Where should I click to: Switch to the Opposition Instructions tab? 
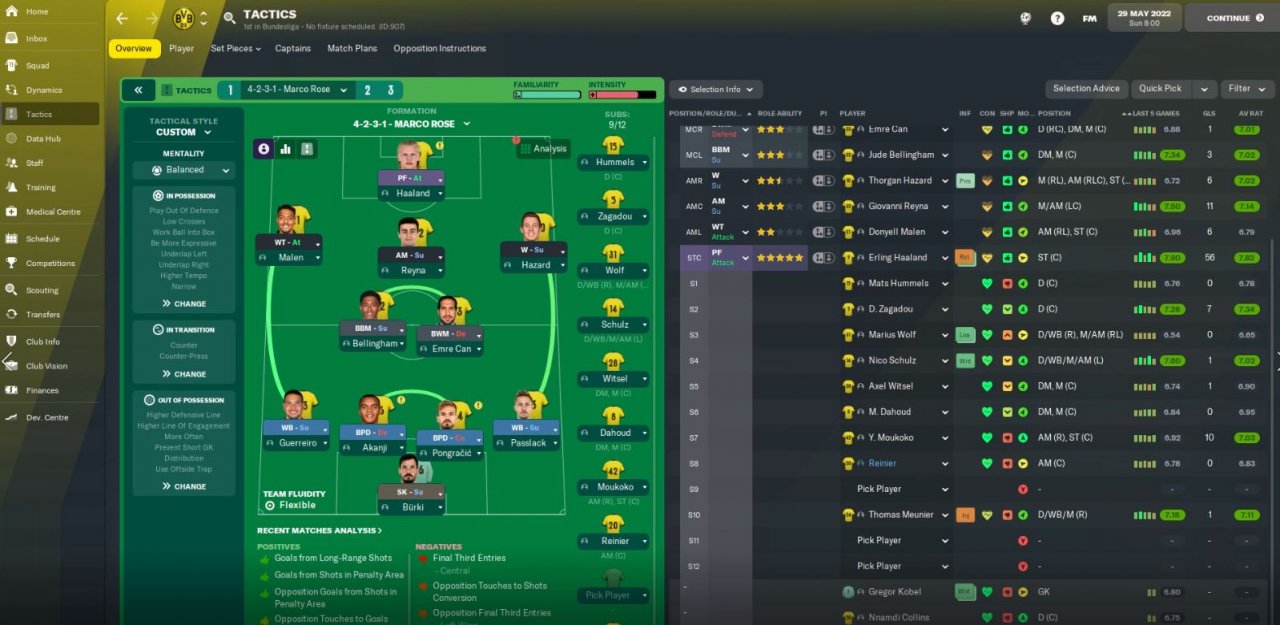pos(439,48)
